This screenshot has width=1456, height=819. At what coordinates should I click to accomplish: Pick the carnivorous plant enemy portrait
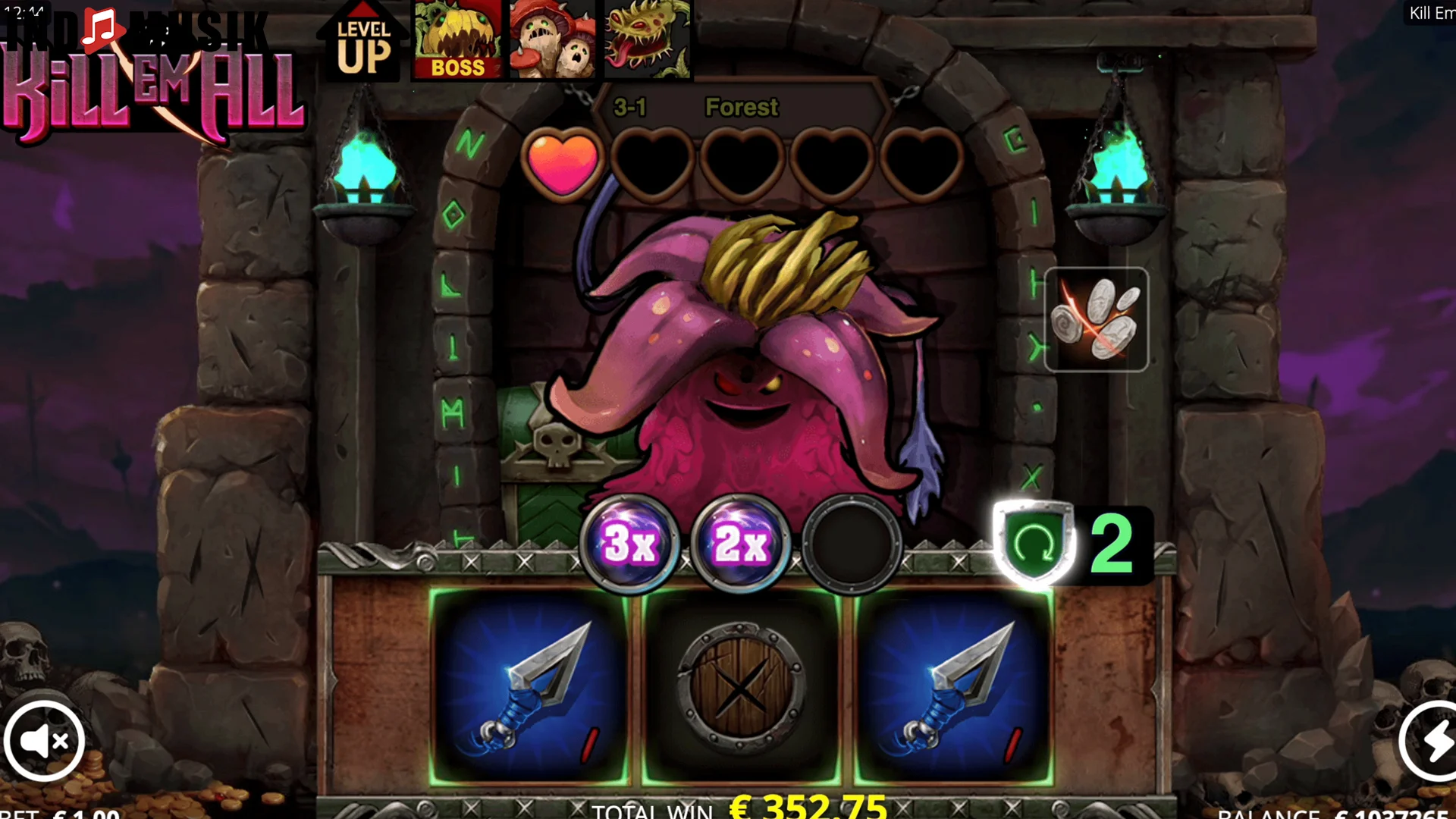[648, 39]
